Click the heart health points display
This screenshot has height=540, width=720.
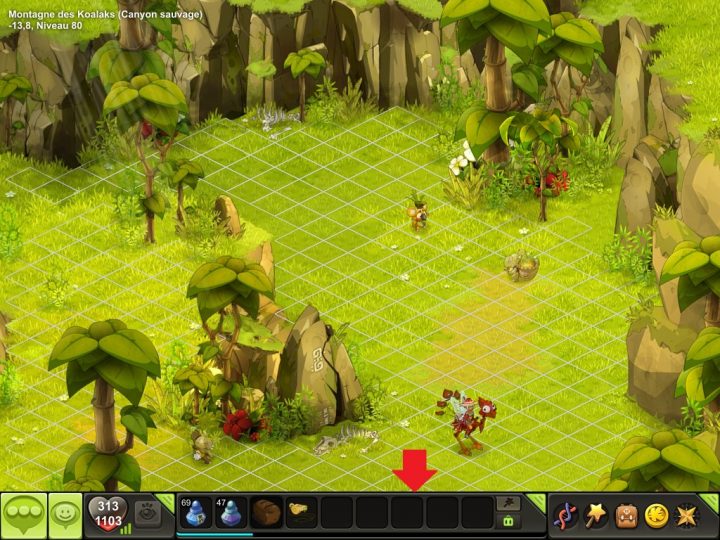point(109,514)
